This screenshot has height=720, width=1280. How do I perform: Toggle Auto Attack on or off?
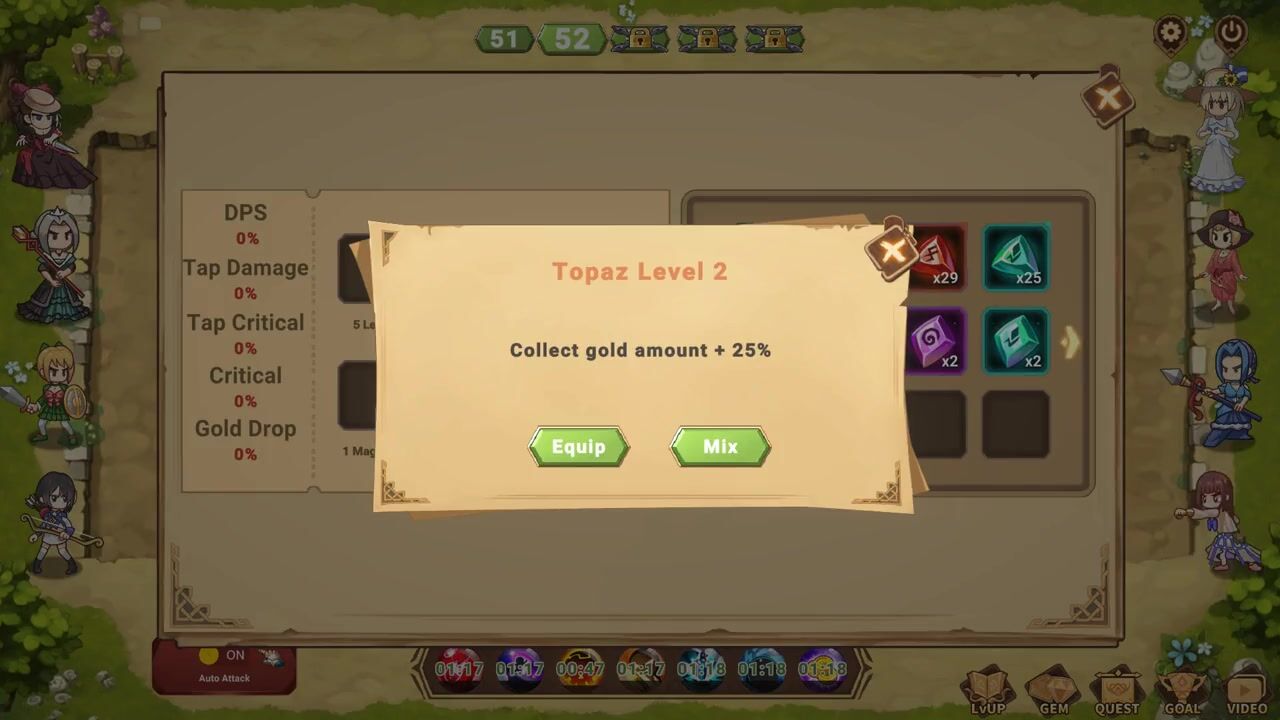pos(224,664)
